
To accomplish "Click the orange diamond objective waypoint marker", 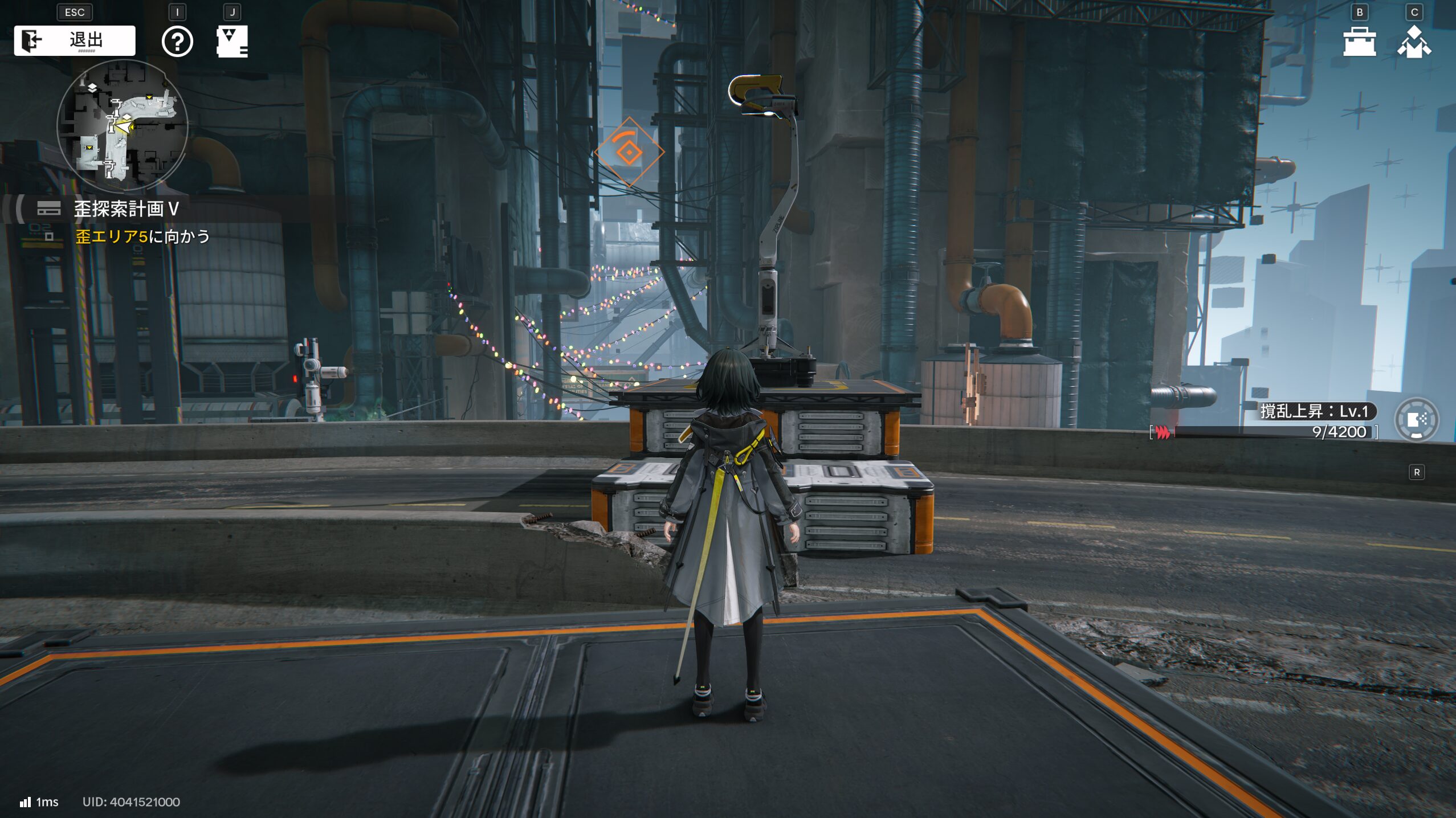I will click(629, 152).
